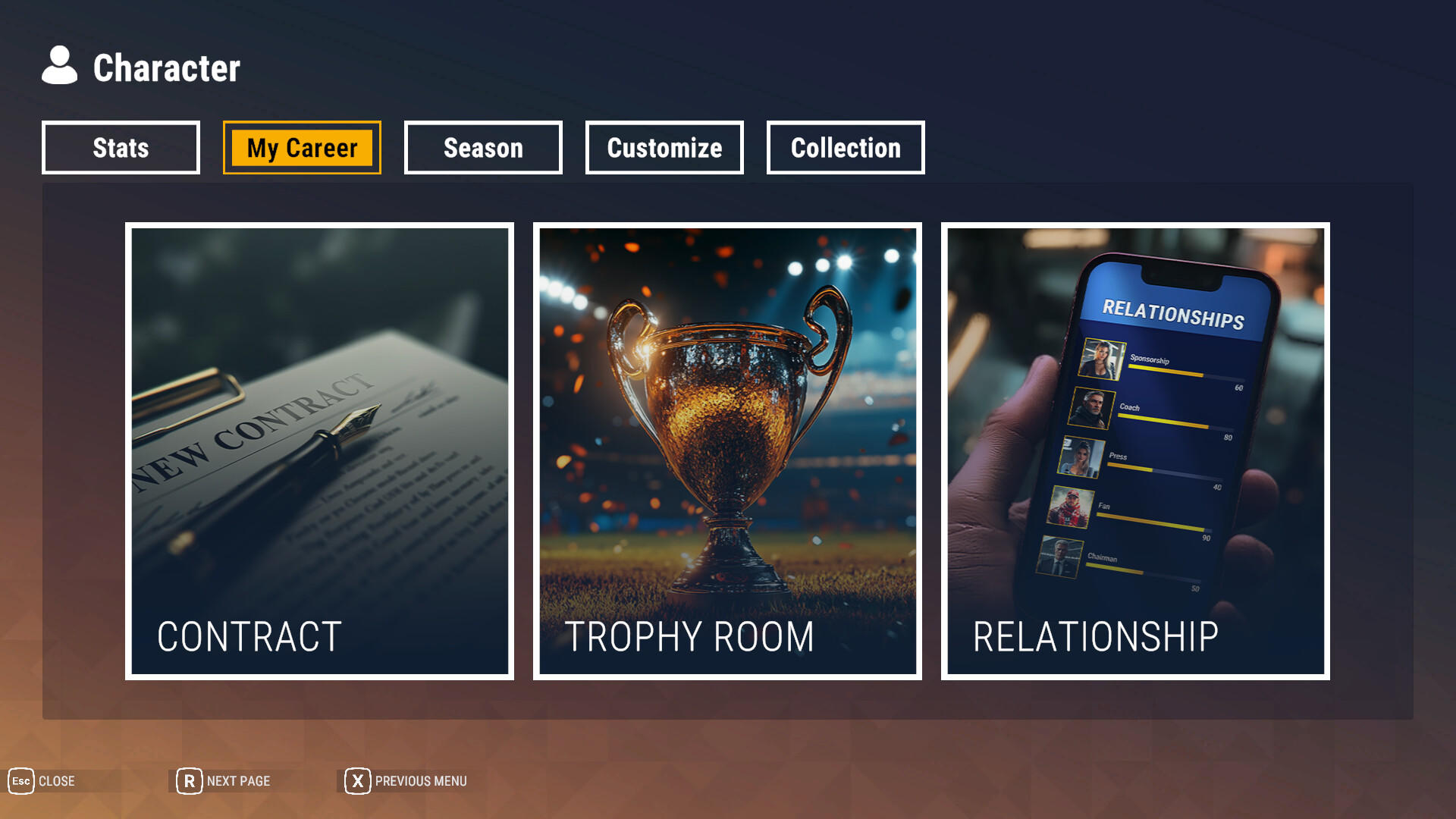Switch to the Customize tab

point(664,148)
